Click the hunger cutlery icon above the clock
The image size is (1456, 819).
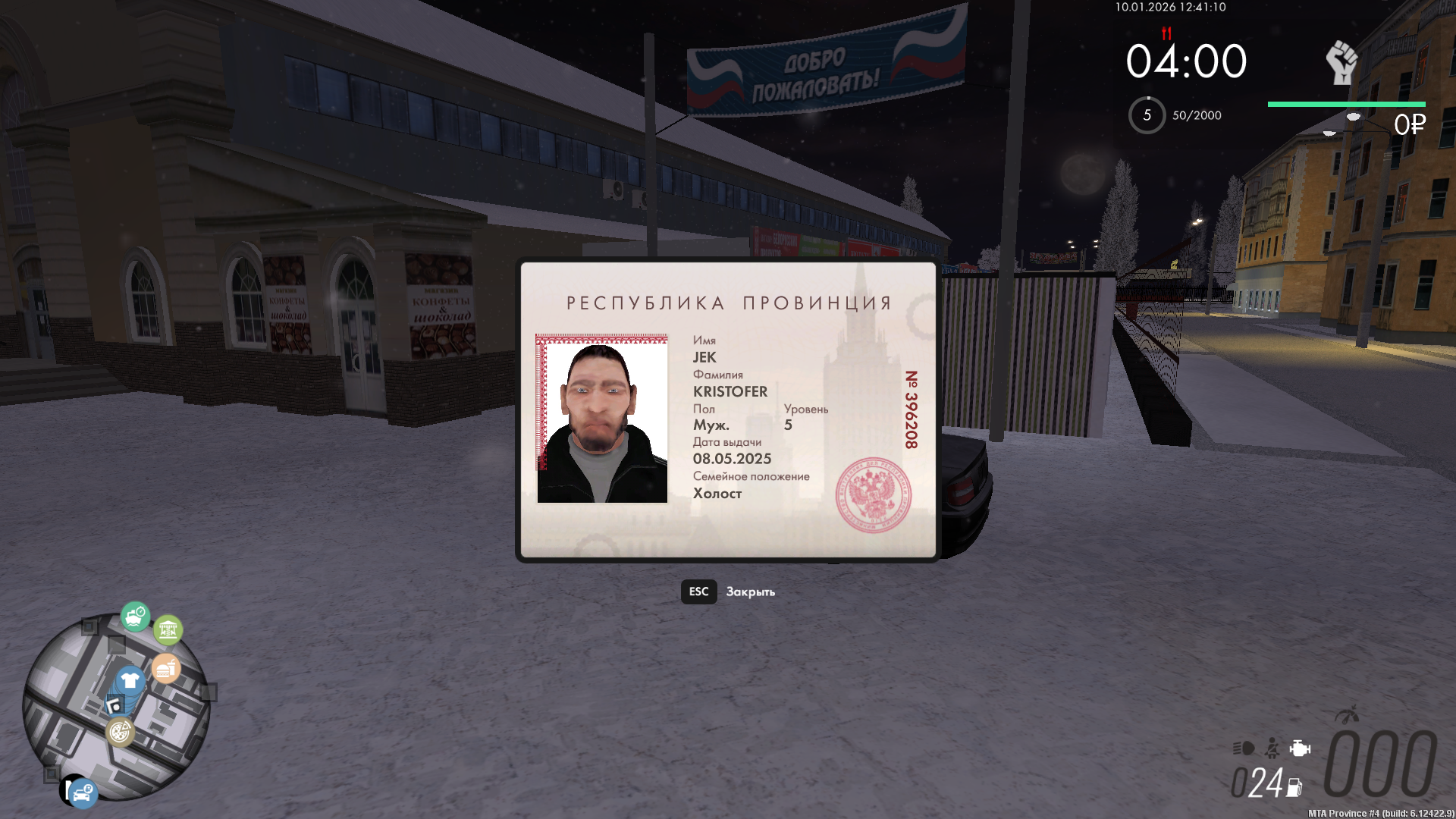[1166, 33]
